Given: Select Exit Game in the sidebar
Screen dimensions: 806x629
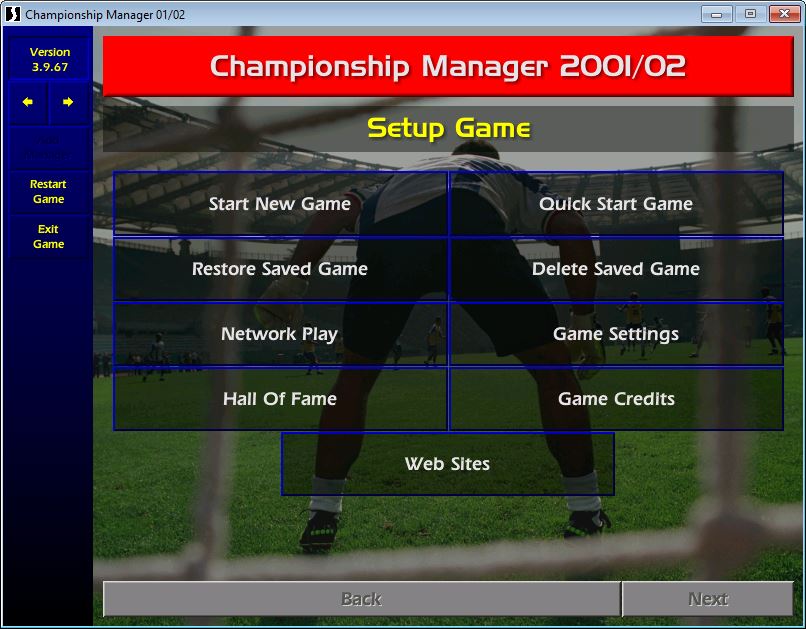Looking at the screenshot, I should tap(48, 237).
